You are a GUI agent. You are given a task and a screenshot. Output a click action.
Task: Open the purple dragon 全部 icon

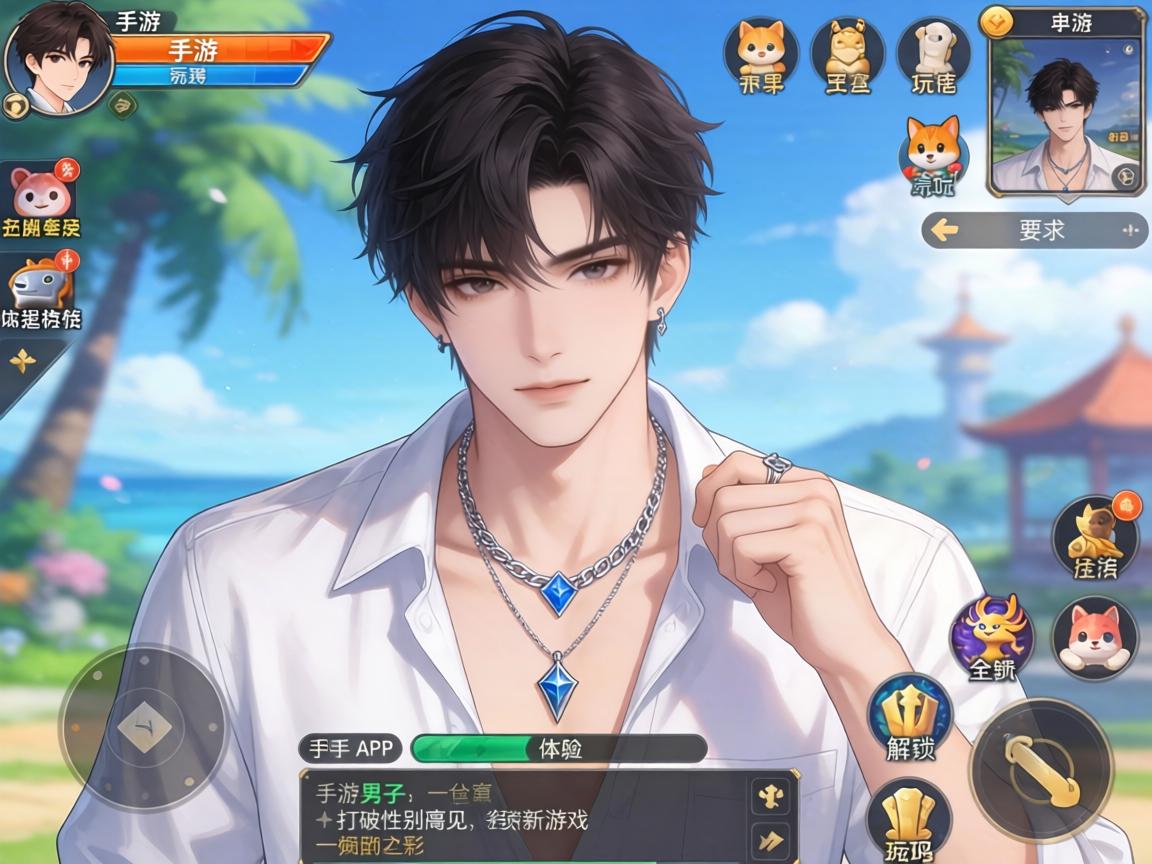[x=991, y=636]
